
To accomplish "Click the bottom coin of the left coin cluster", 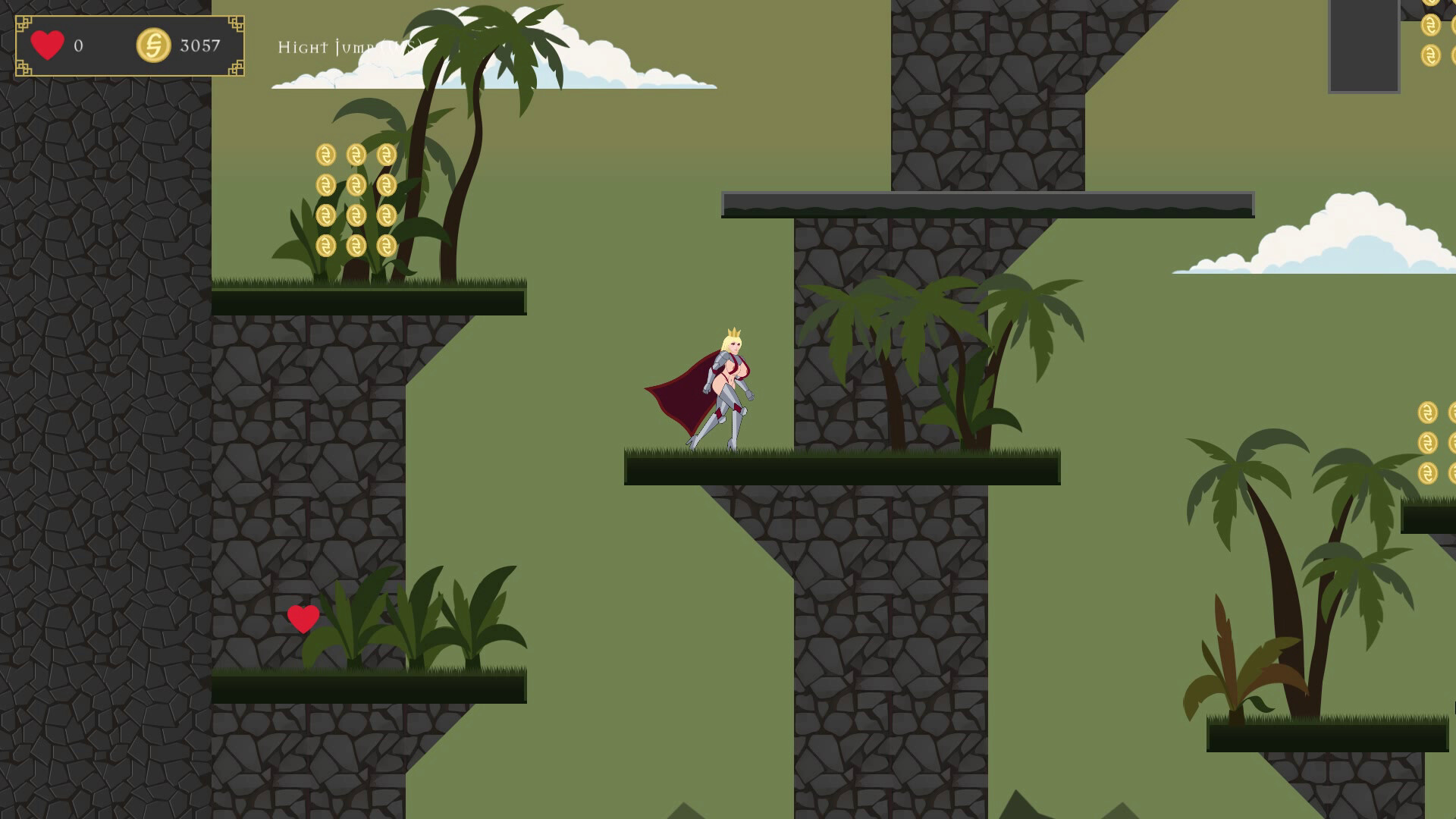I will [328, 246].
